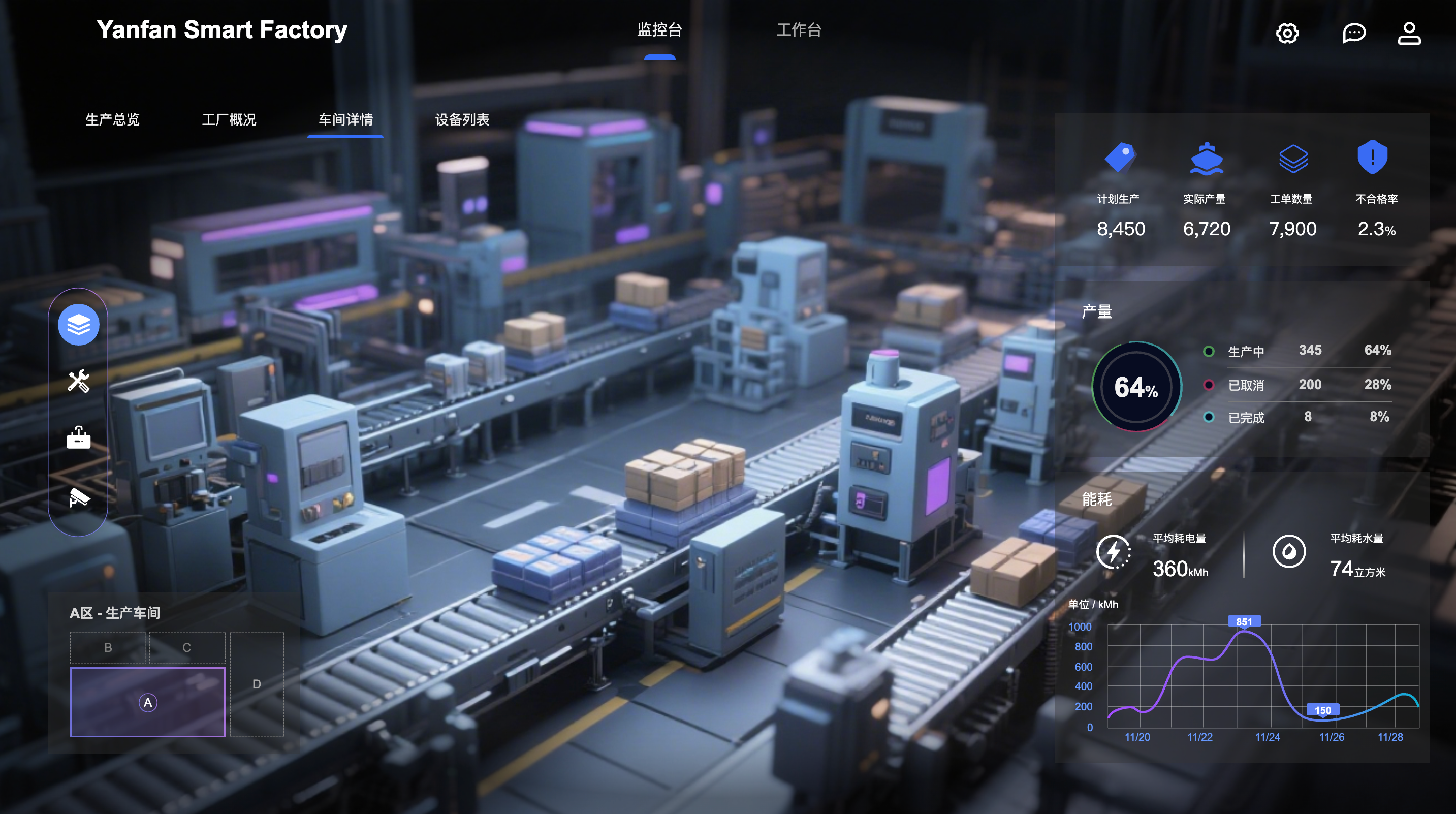Select zone C on the workshop map
The width and height of the screenshot is (1456, 814).
tap(186, 648)
